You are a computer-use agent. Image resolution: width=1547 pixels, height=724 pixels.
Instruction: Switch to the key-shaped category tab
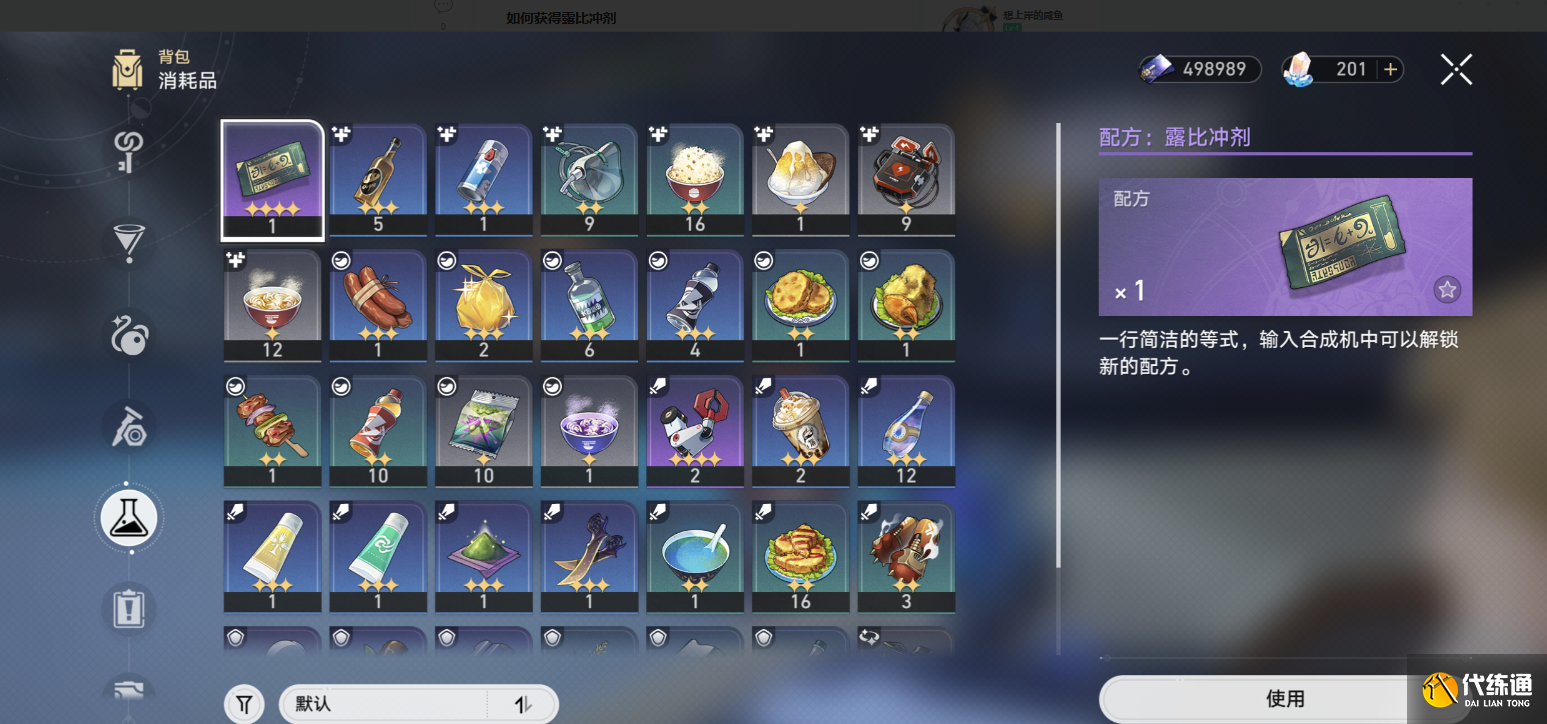129,152
